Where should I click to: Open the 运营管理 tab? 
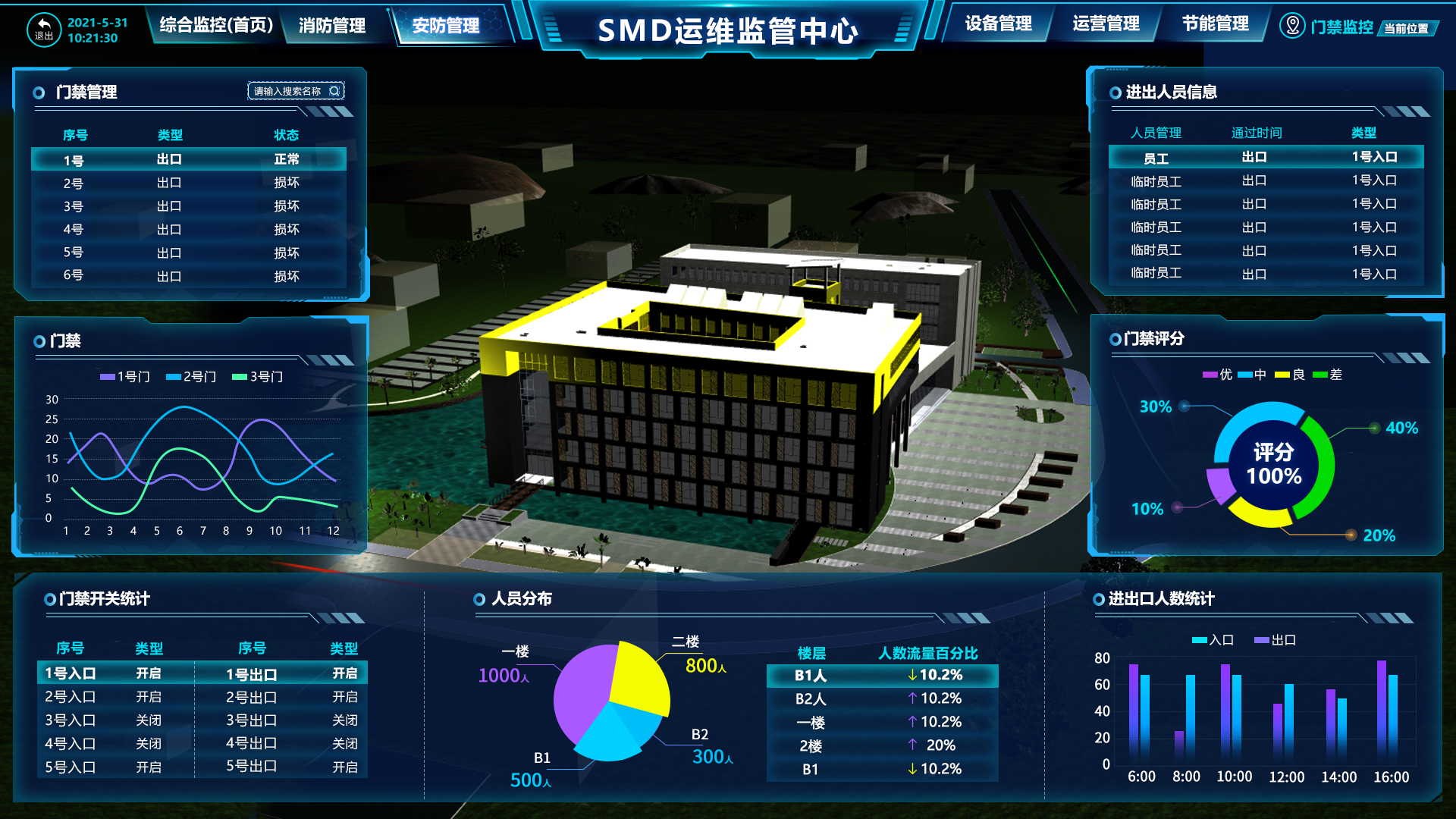coord(1106,24)
